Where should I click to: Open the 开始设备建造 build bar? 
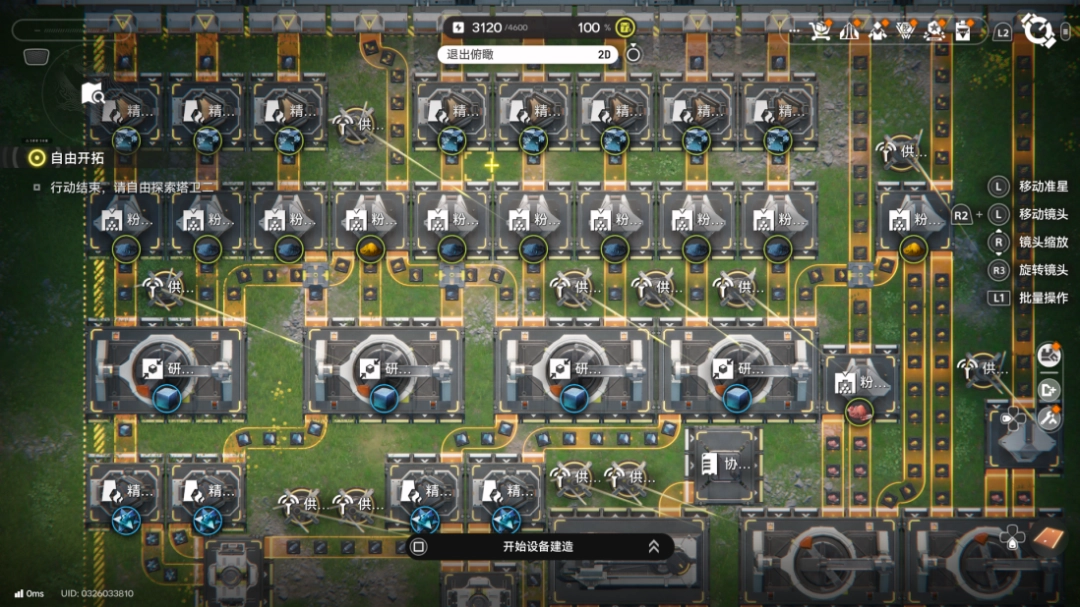click(x=538, y=547)
